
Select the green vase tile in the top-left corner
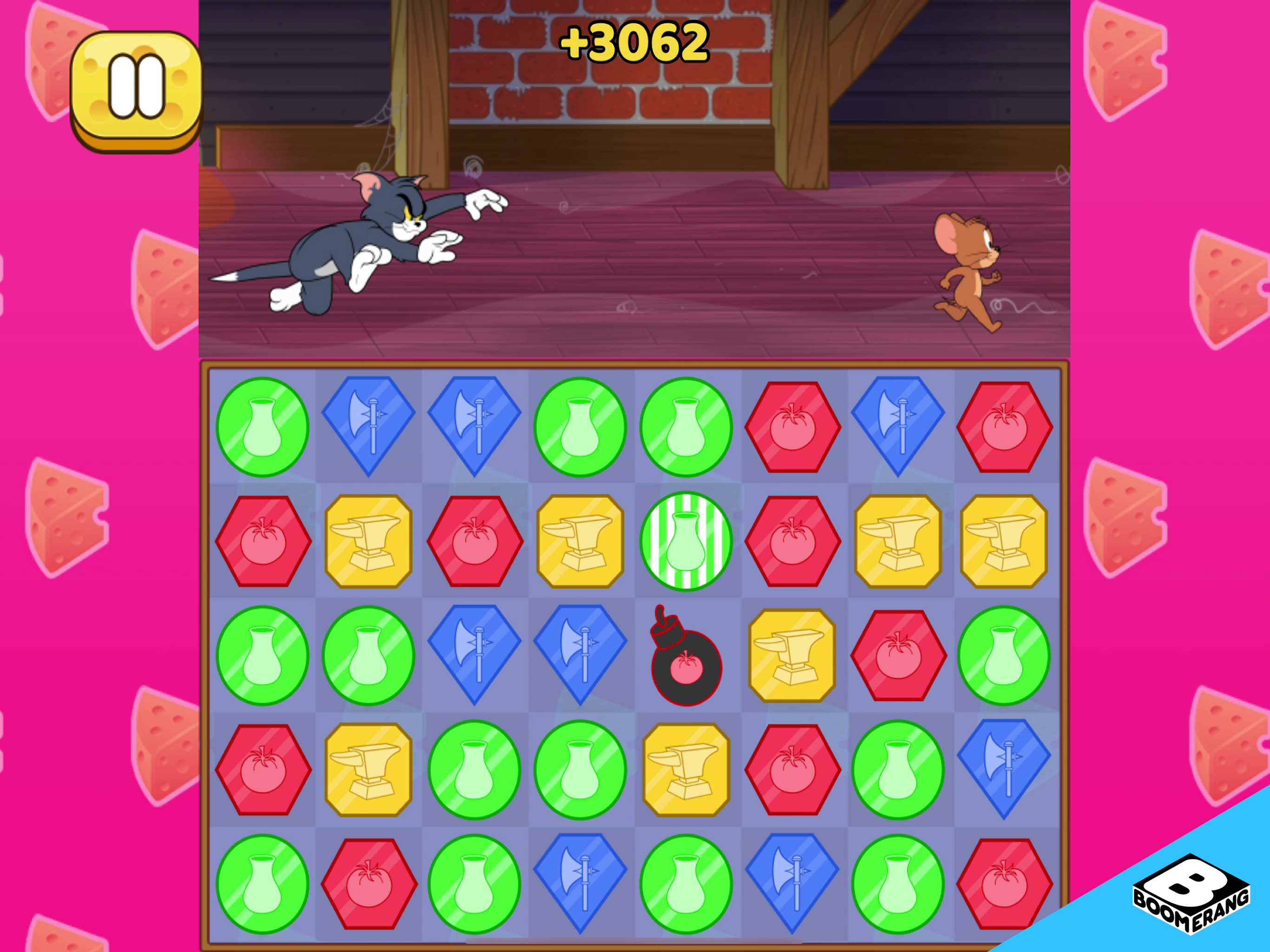tap(264, 428)
